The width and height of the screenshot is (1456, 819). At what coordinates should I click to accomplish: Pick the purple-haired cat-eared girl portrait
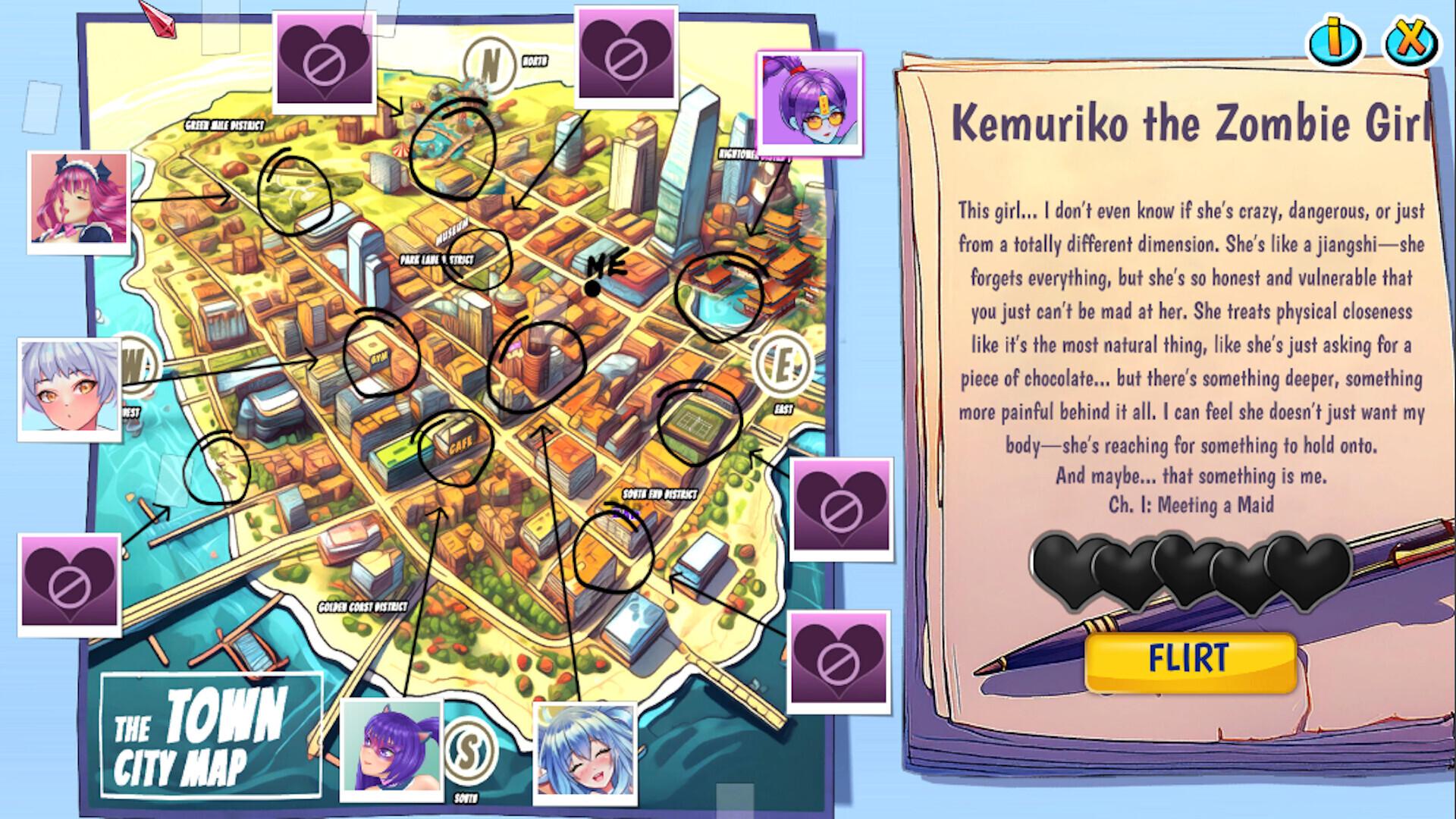391,747
